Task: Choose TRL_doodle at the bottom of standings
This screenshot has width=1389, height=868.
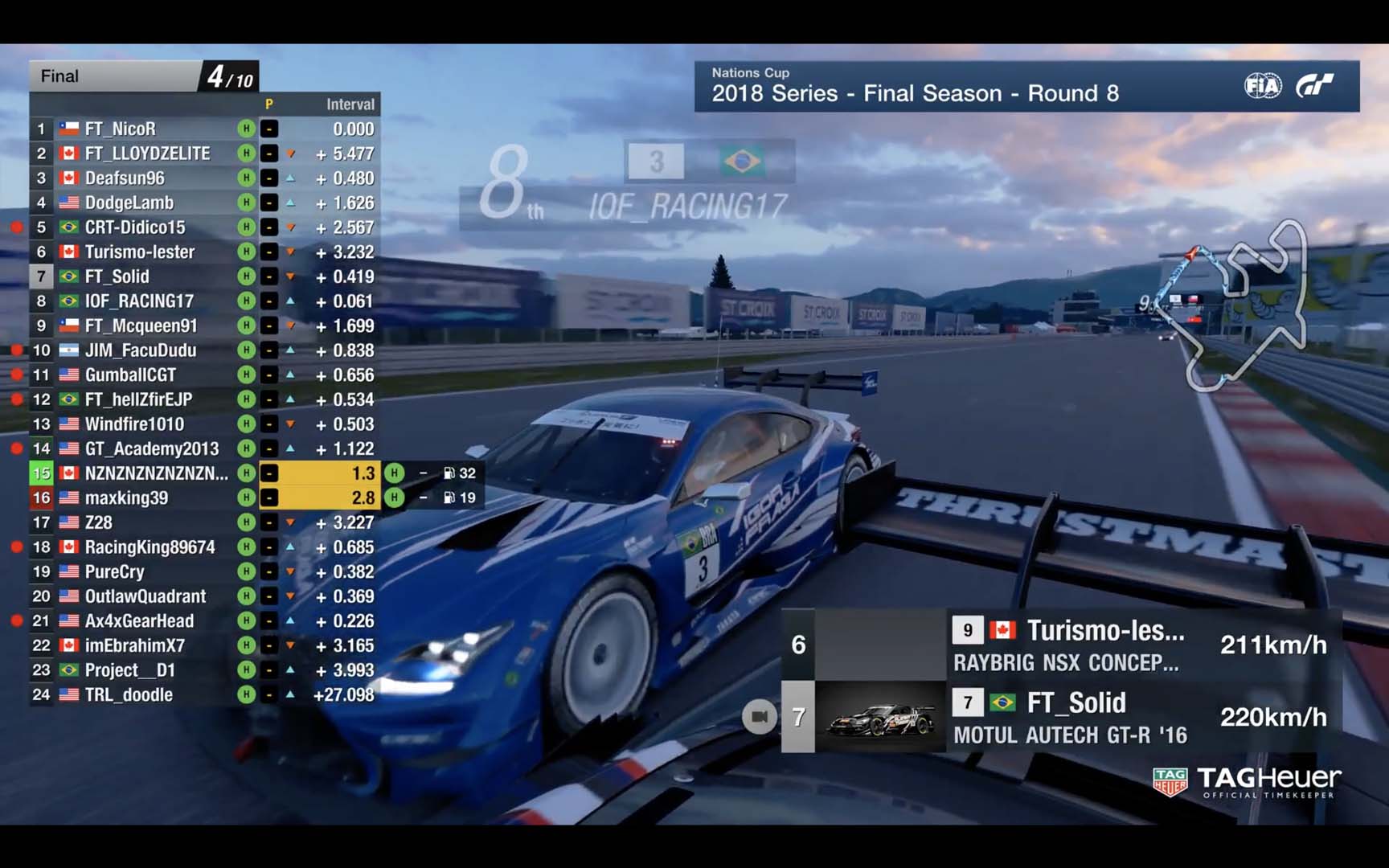Action: pyautogui.click(x=129, y=695)
